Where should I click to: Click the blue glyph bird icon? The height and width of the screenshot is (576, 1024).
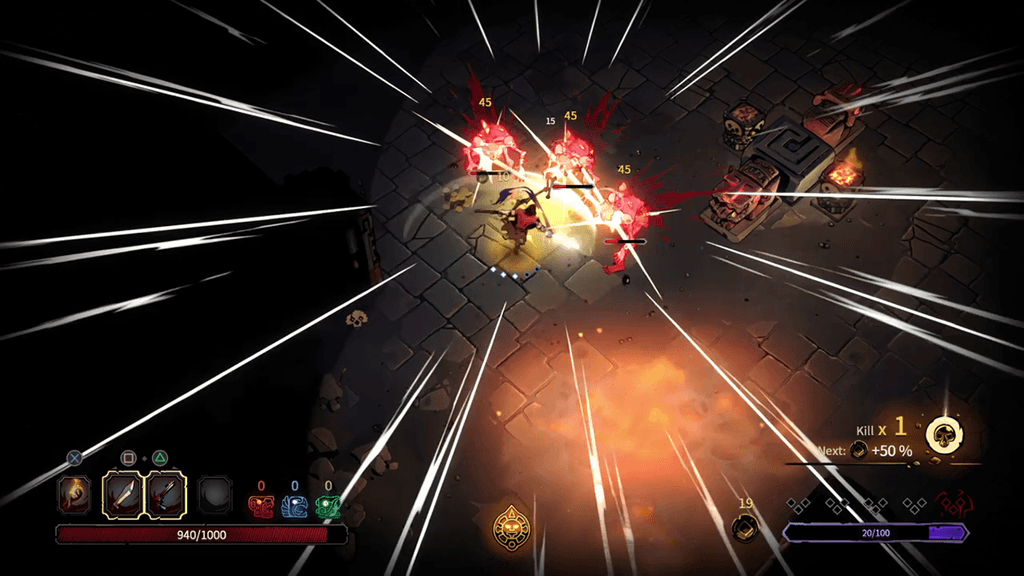pyautogui.click(x=294, y=506)
